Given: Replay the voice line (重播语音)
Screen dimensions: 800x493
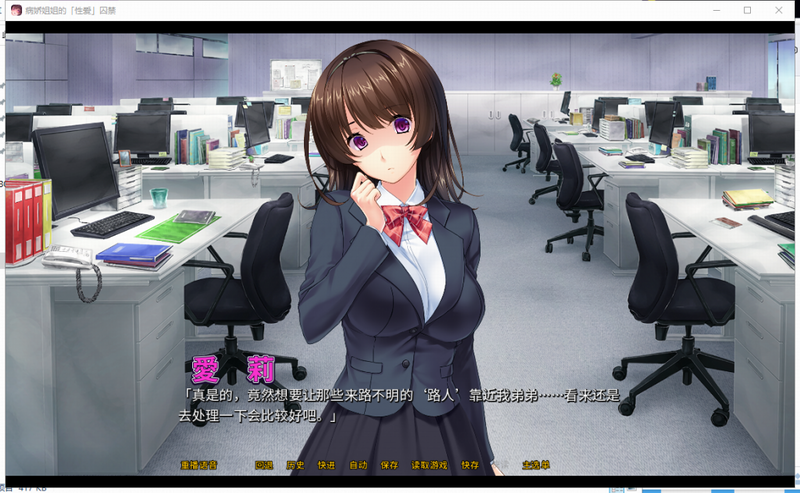Looking at the screenshot, I should (x=199, y=466).
